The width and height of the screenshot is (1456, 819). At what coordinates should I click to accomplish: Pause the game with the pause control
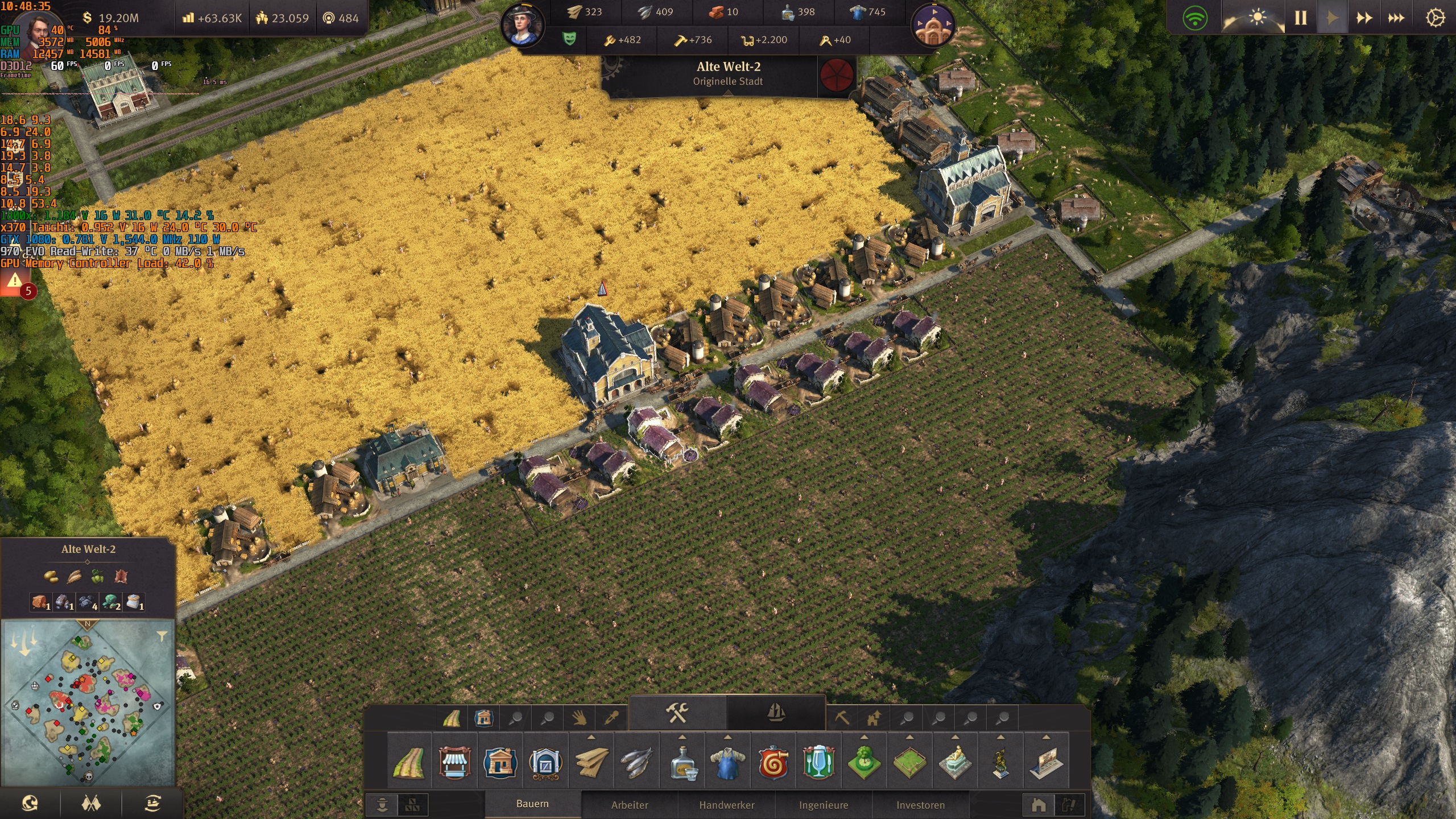click(x=1302, y=18)
